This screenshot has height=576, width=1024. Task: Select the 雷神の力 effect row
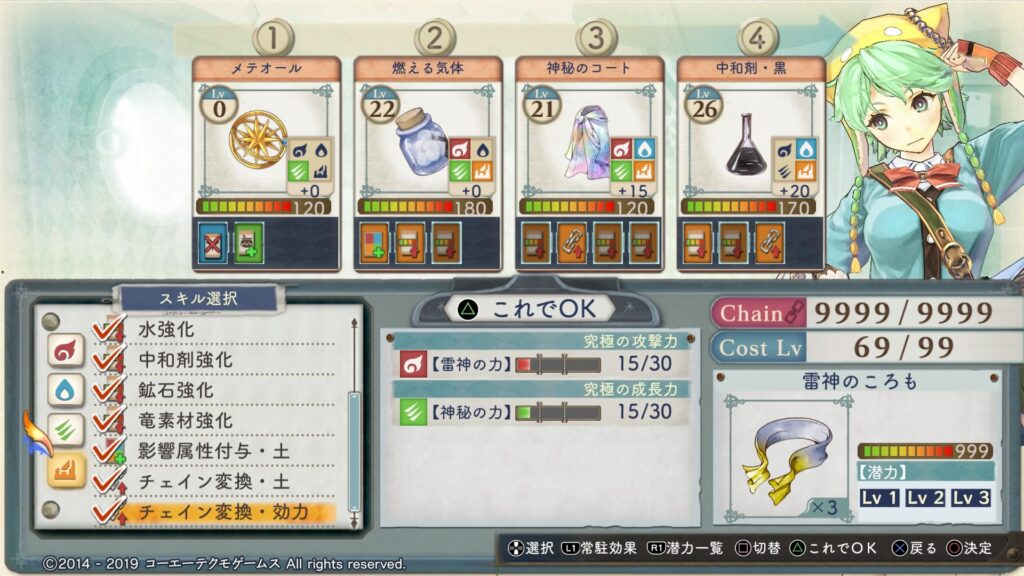tap(538, 364)
